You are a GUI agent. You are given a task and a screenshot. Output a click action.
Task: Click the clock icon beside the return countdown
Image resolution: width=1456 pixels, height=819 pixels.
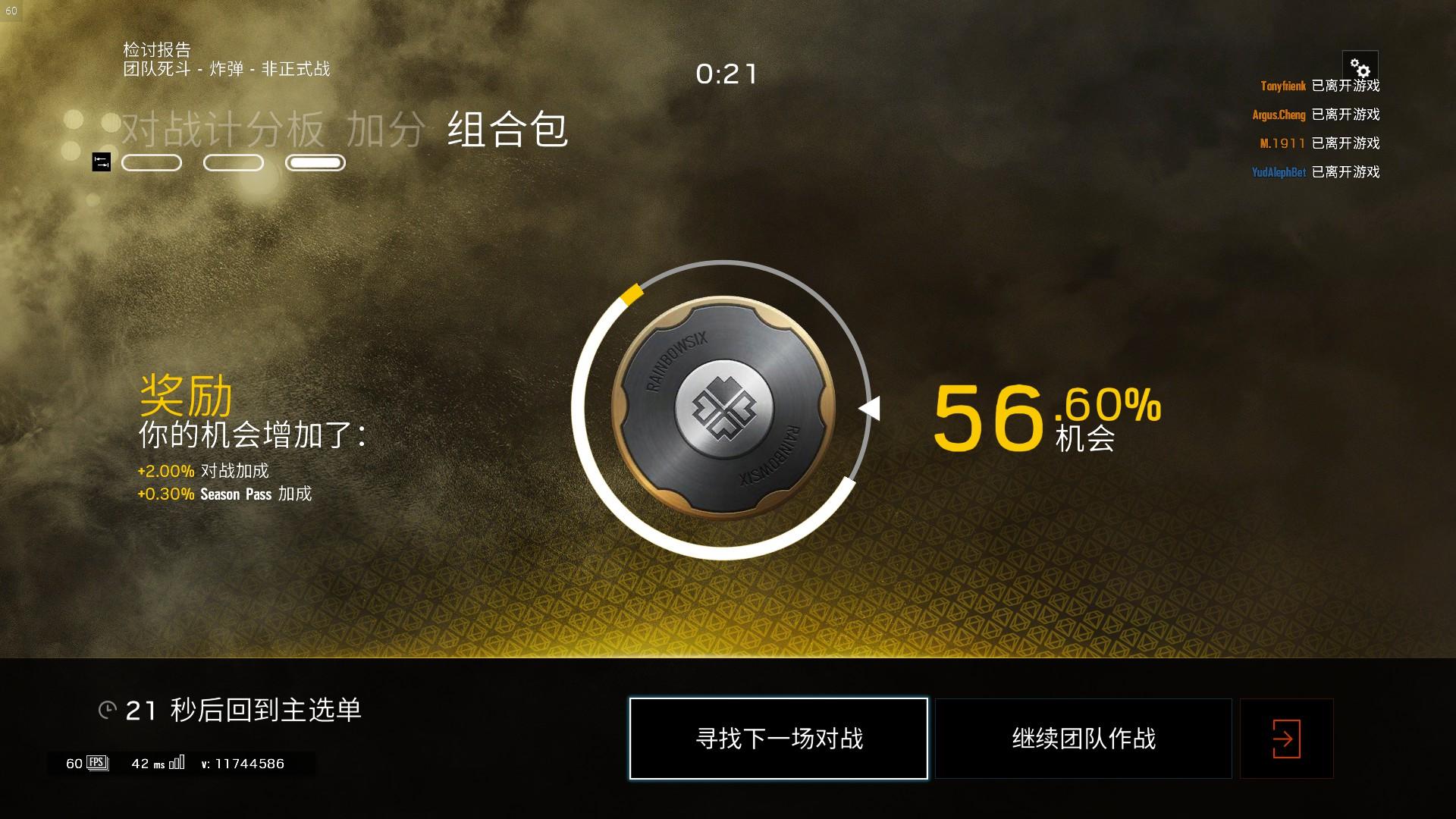[107, 709]
